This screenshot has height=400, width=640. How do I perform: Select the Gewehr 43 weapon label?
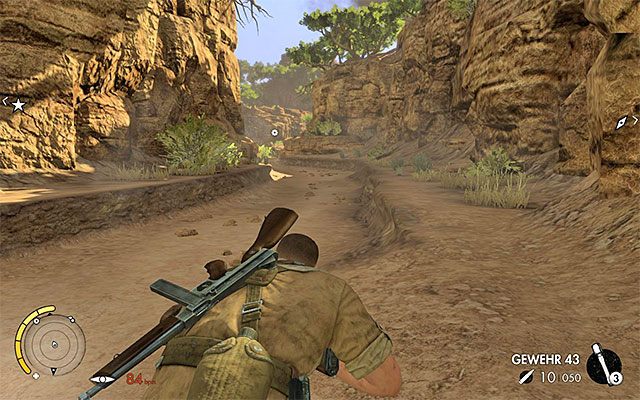pyautogui.click(x=547, y=358)
